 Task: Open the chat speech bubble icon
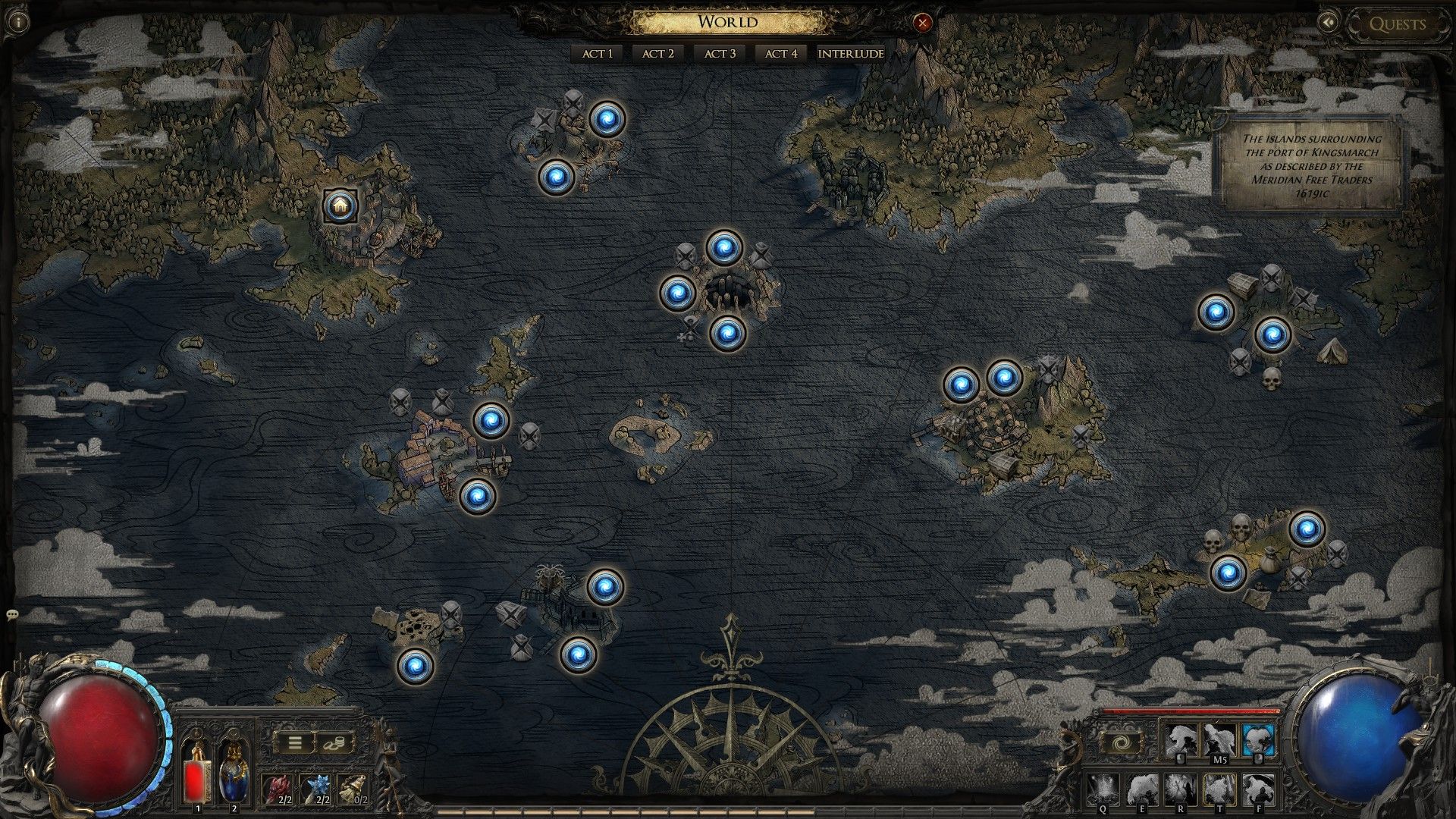click(11, 613)
